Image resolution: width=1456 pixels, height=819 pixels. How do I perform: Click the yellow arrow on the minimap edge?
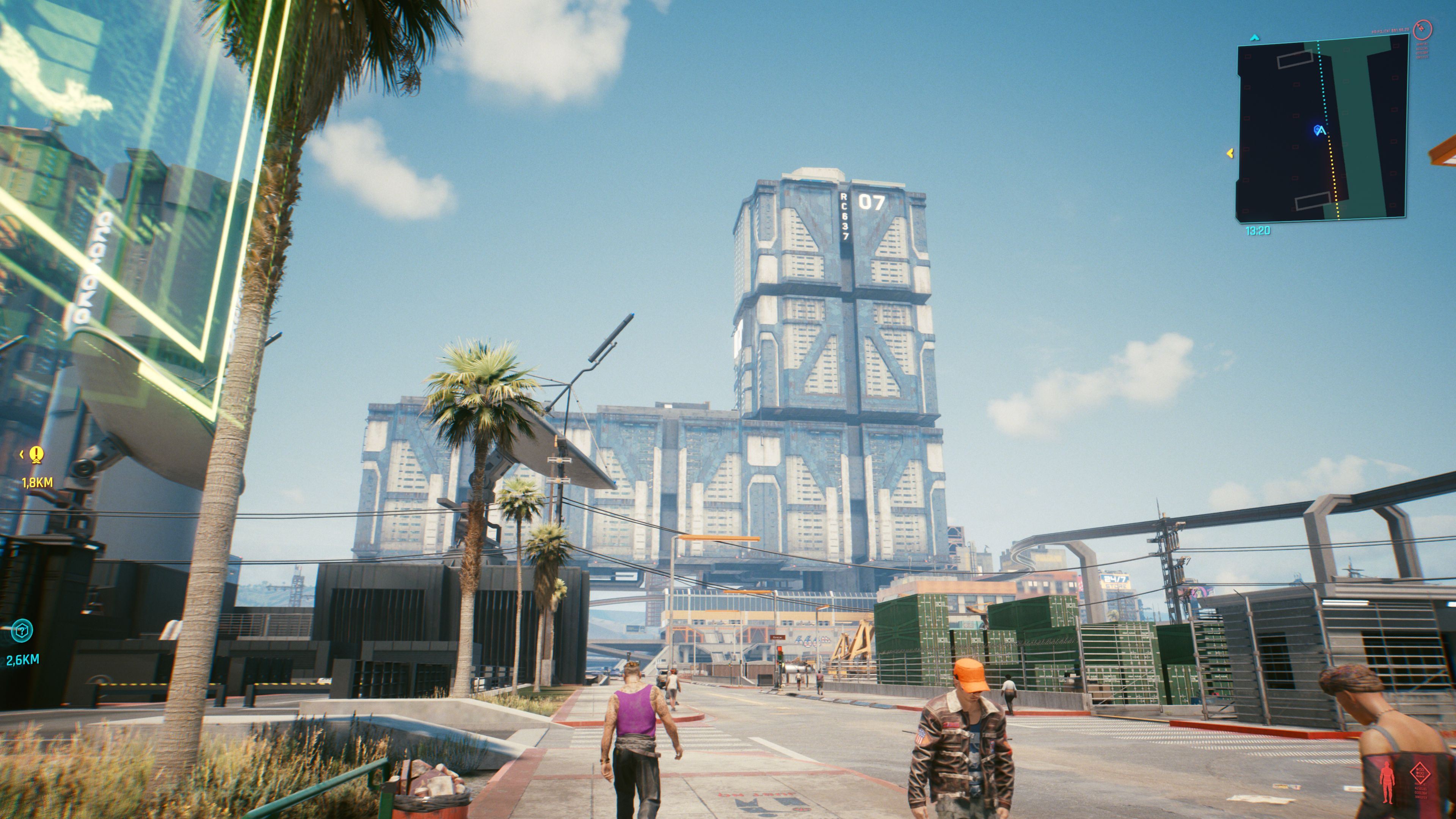tap(1229, 153)
